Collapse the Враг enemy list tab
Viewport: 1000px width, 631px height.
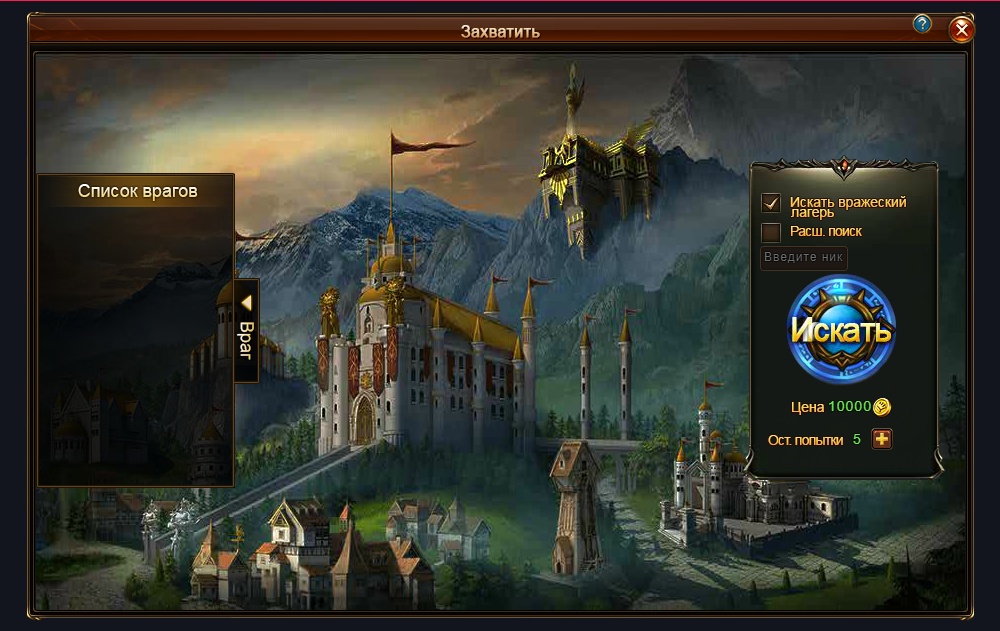pos(246,330)
